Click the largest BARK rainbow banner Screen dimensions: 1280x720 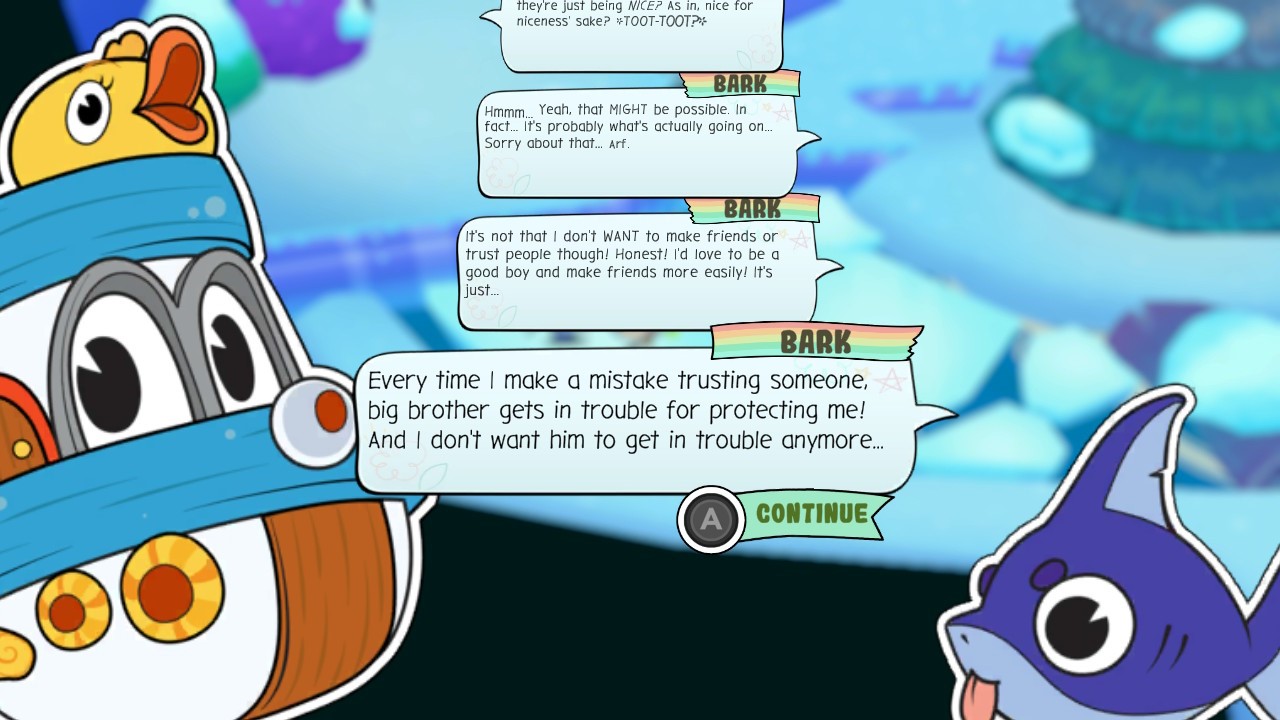click(x=815, y=343)
